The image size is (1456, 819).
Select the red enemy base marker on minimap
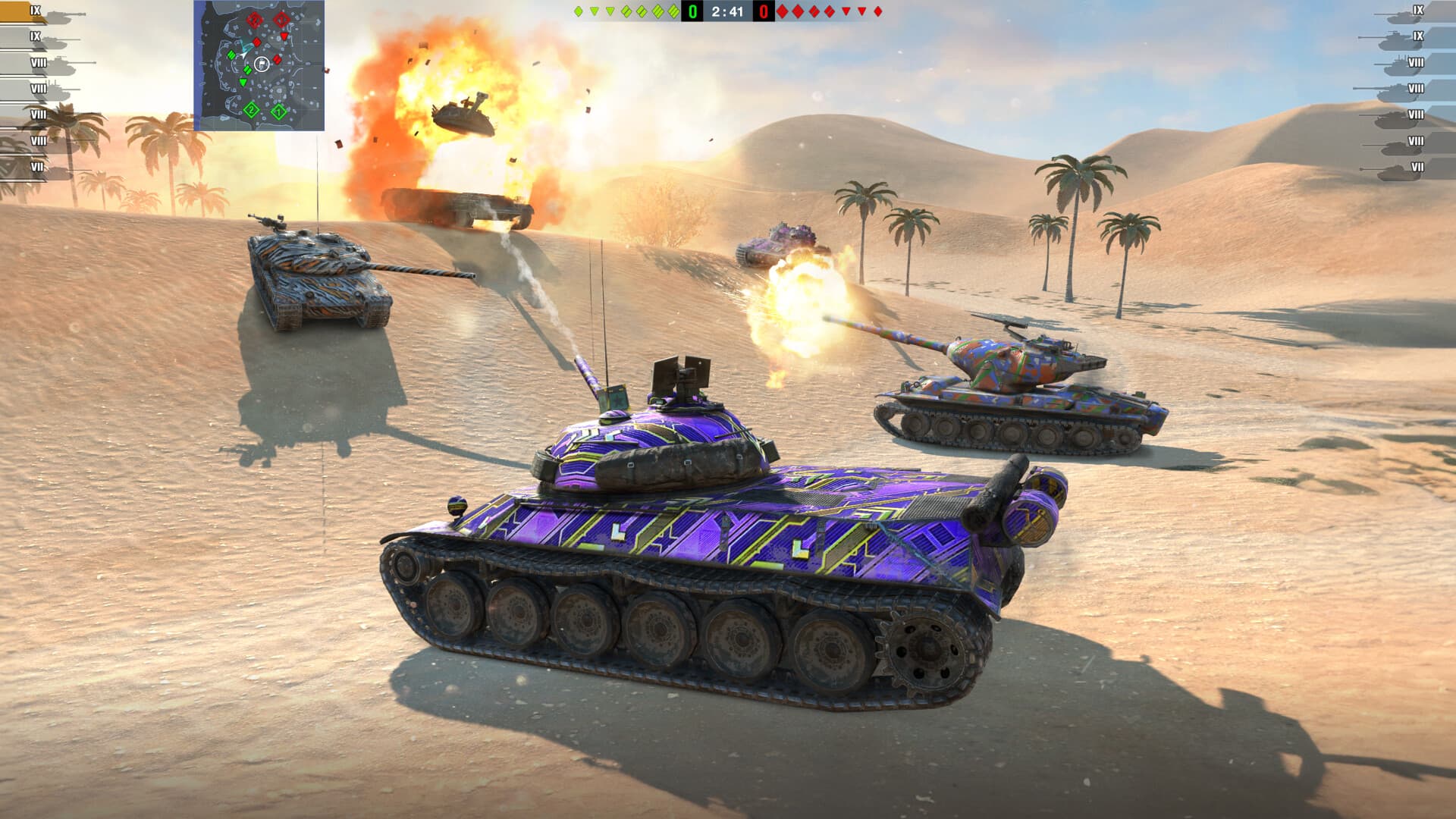pos(281,20)
